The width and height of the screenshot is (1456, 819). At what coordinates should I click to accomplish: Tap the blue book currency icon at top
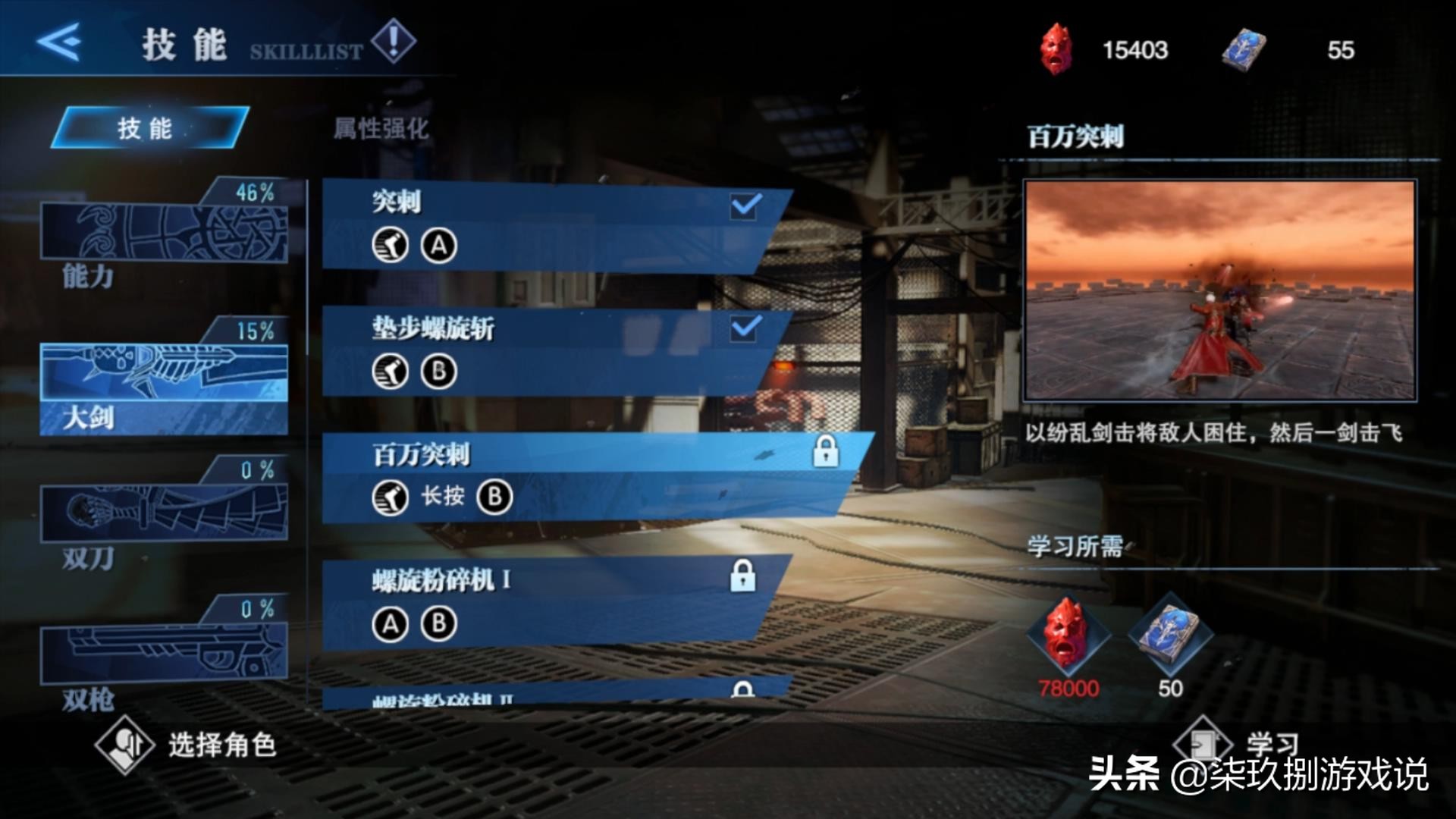click(1243, 49)
